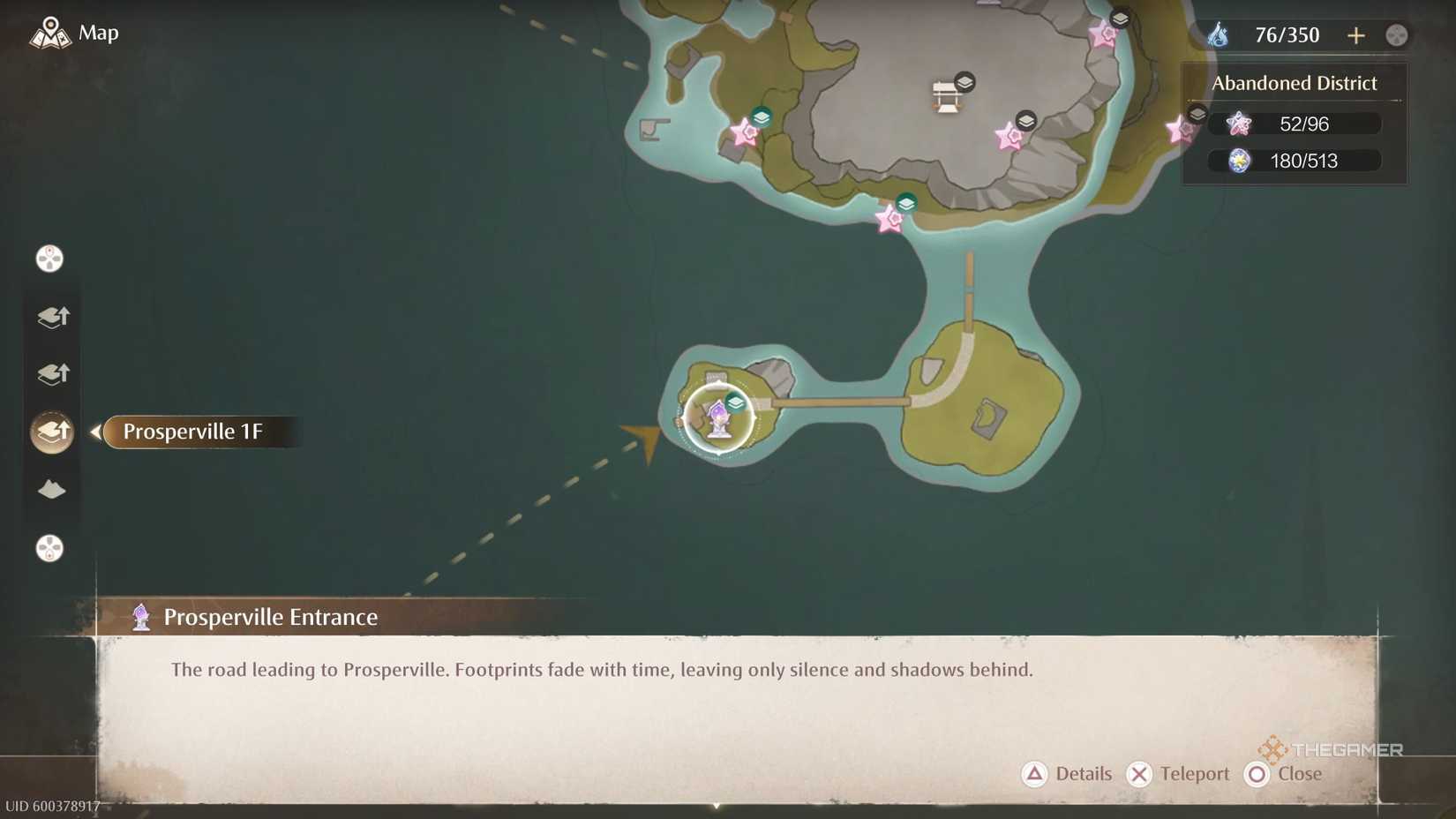The height and width of the screenshot is (819, 1456).
Task: Click the plus button next to 76/350
Action: [x=1356, y=35]
